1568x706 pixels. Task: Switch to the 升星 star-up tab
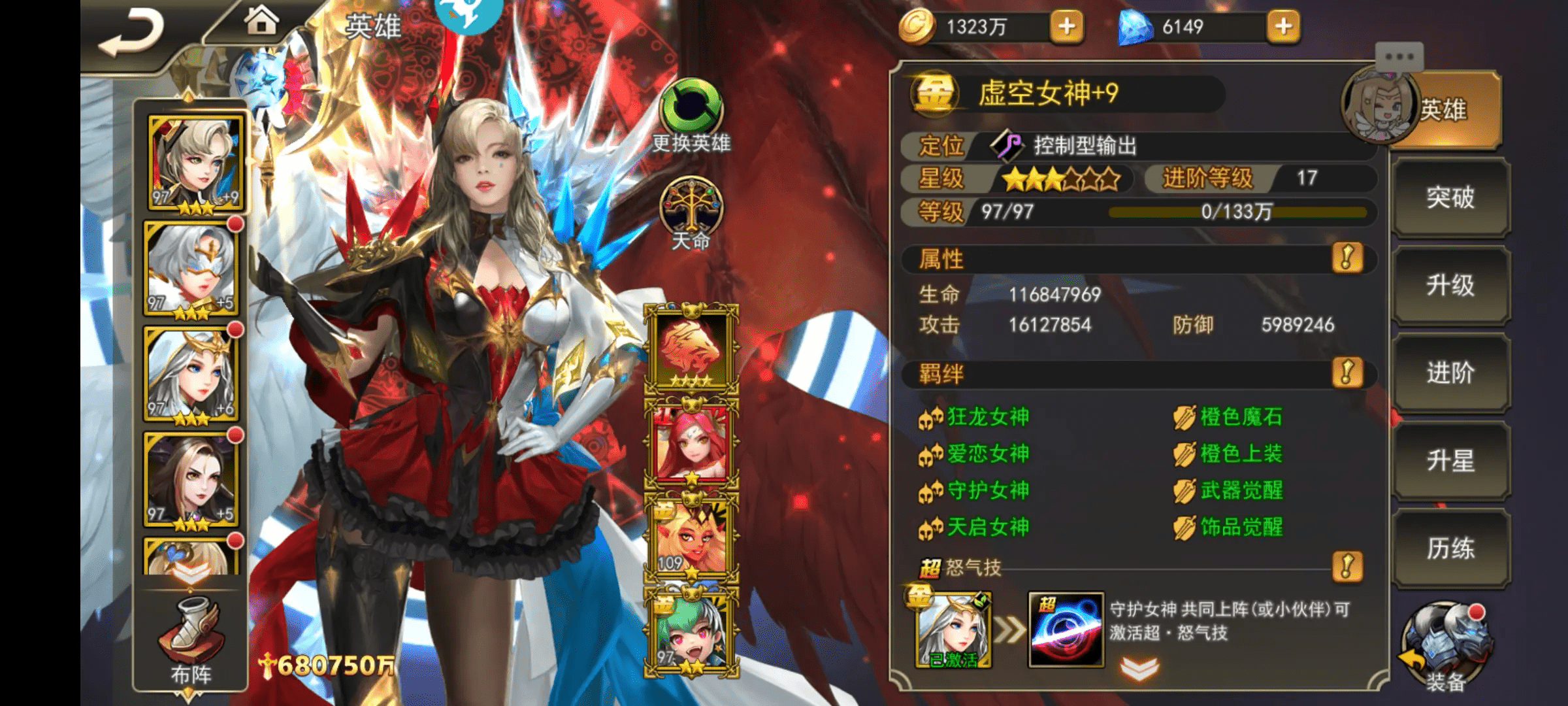(x=1452, y=462)
